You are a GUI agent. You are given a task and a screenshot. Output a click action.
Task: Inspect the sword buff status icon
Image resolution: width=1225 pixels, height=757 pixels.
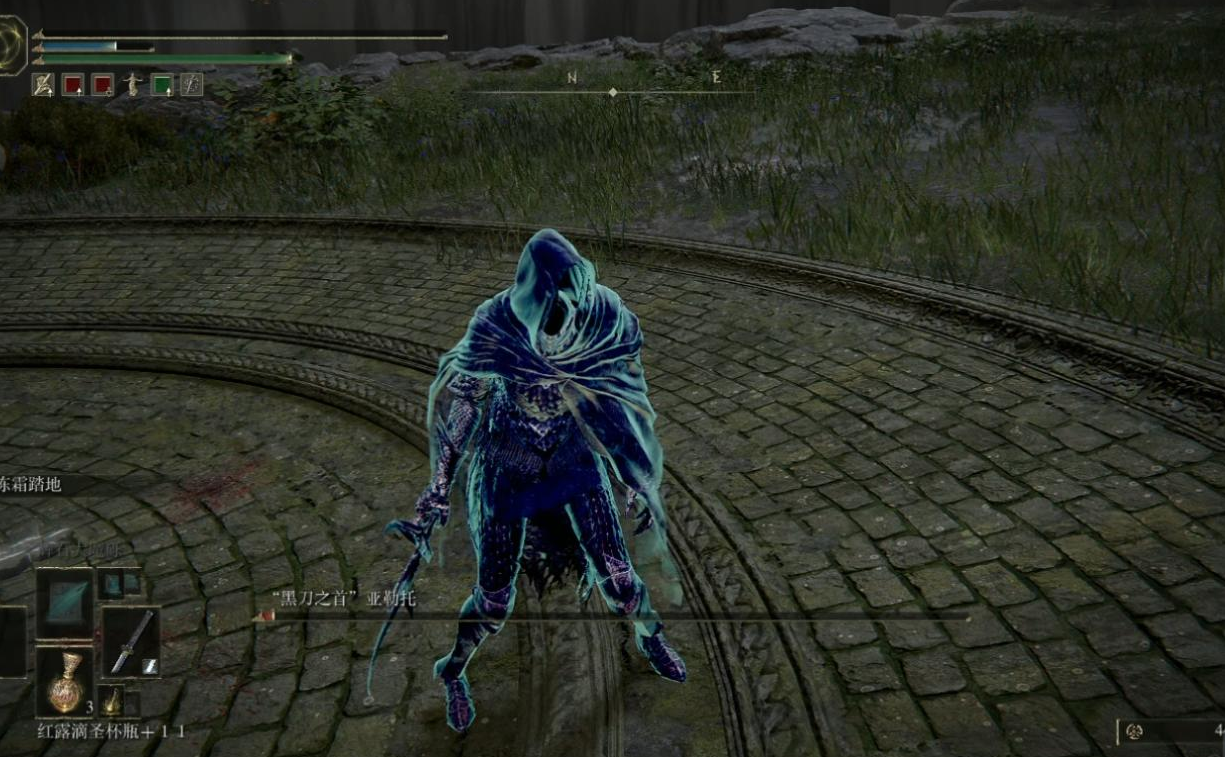click(x=42, y=85)
